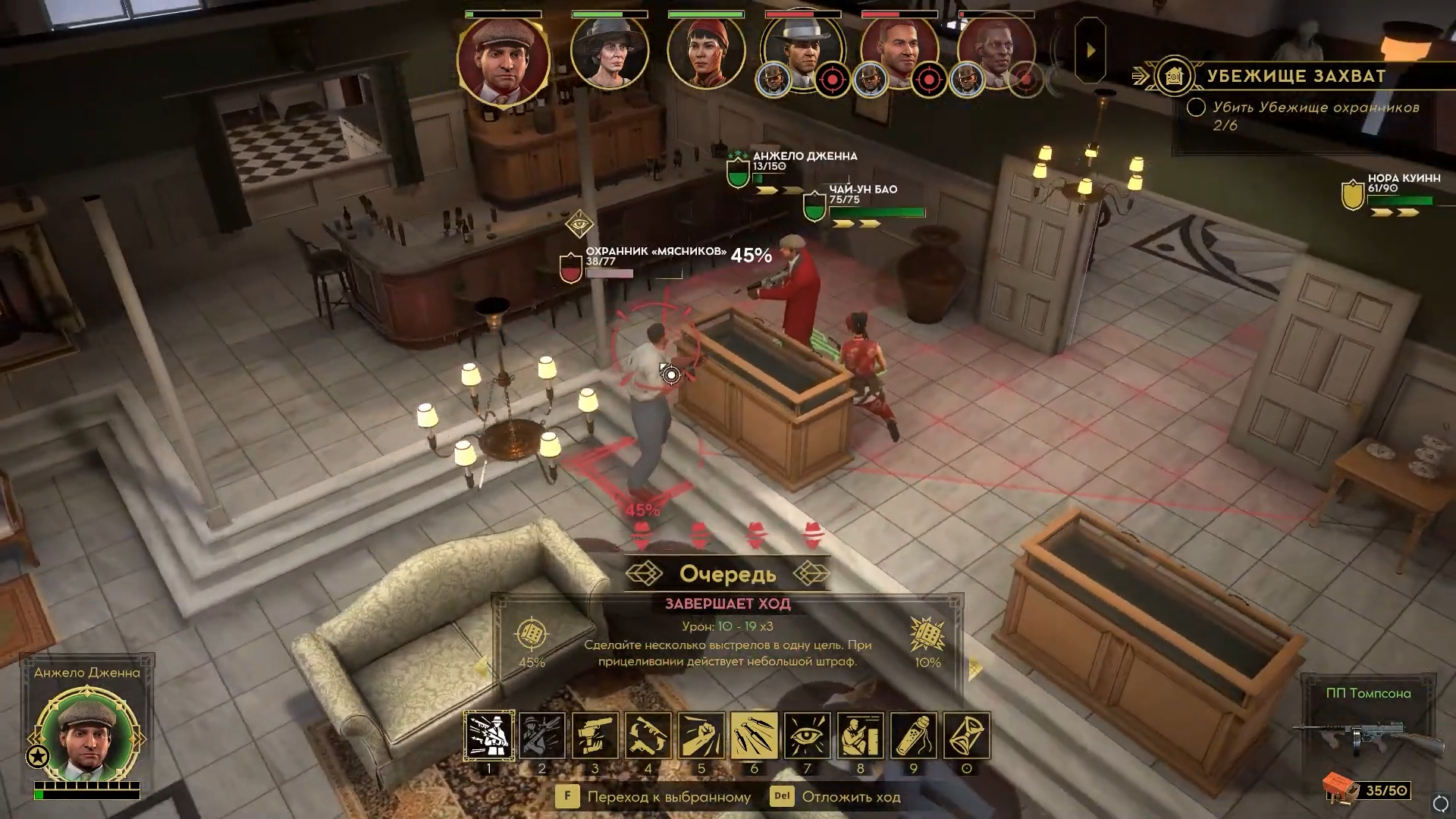Image resolution: width=1456 pixels, height=819 pixels.
Task: Use the take cover crouch ability
Action: 861,735
